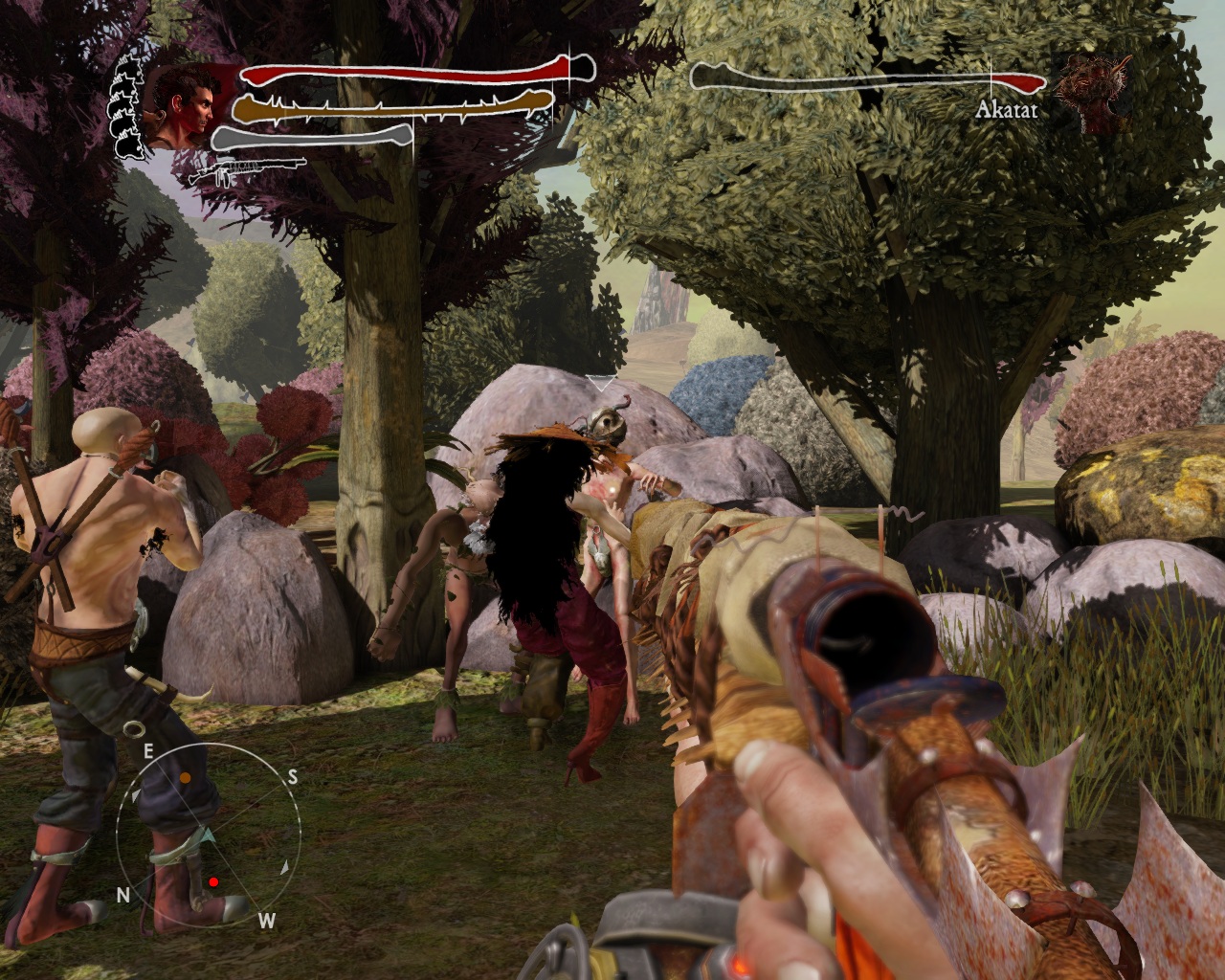Select the Akatat enemy target portrait
This screenshot has height=980, width=1225.
[x=1086, y=91]
